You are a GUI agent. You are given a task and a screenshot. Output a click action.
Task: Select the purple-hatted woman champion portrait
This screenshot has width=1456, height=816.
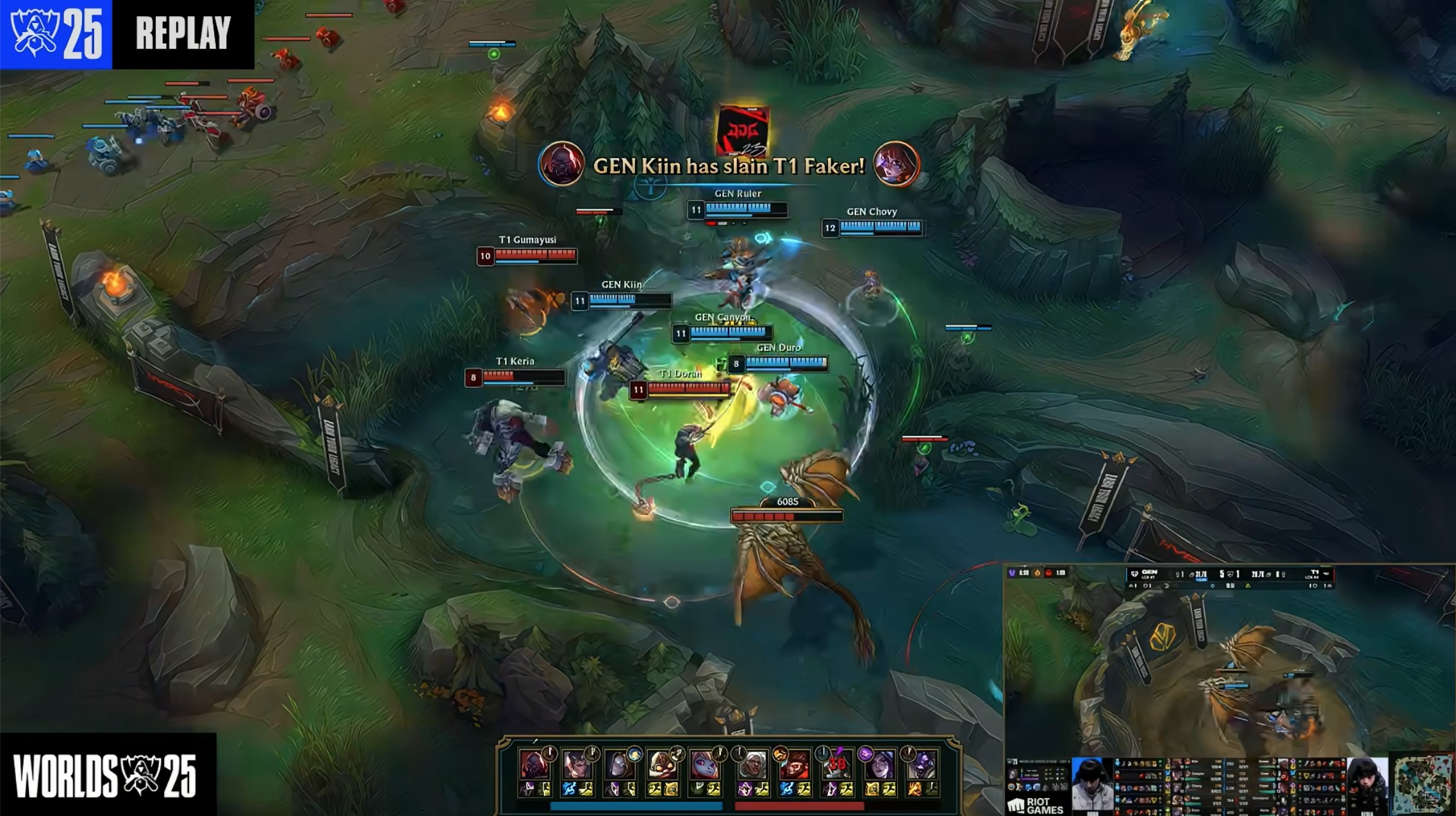tap(879, 765)
